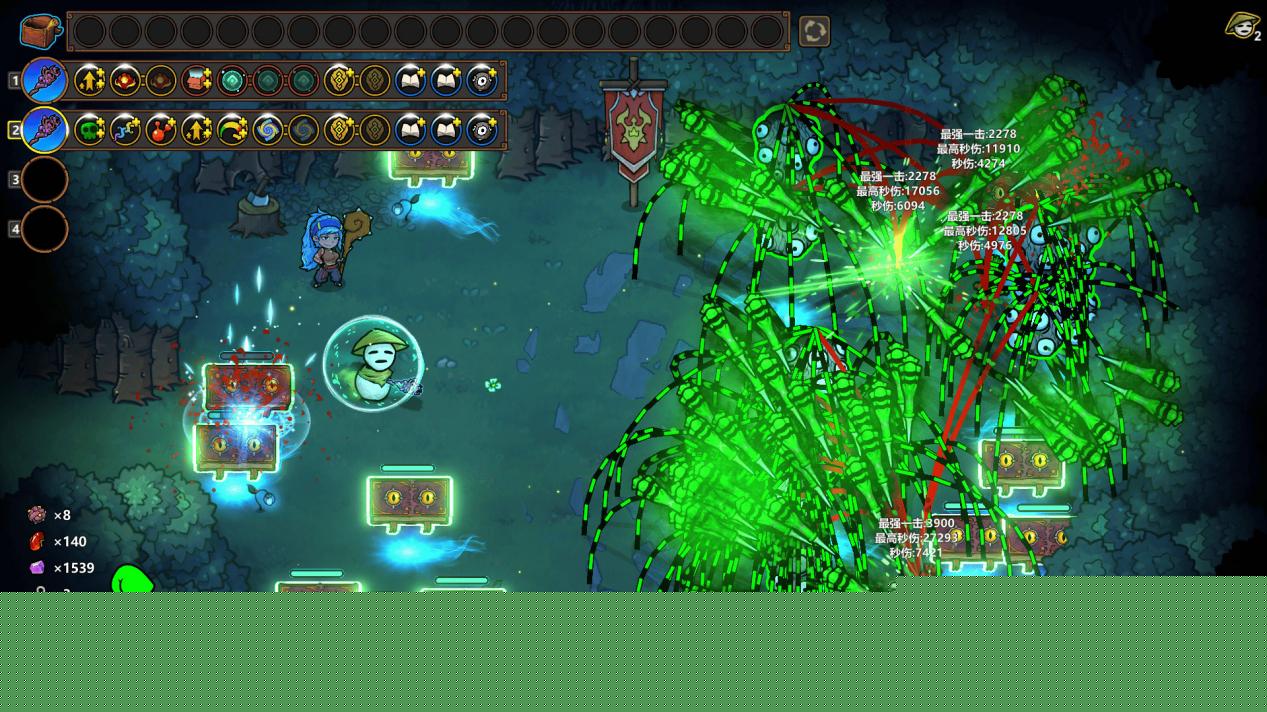Click the green and yellow arc spell

point(232,130)
